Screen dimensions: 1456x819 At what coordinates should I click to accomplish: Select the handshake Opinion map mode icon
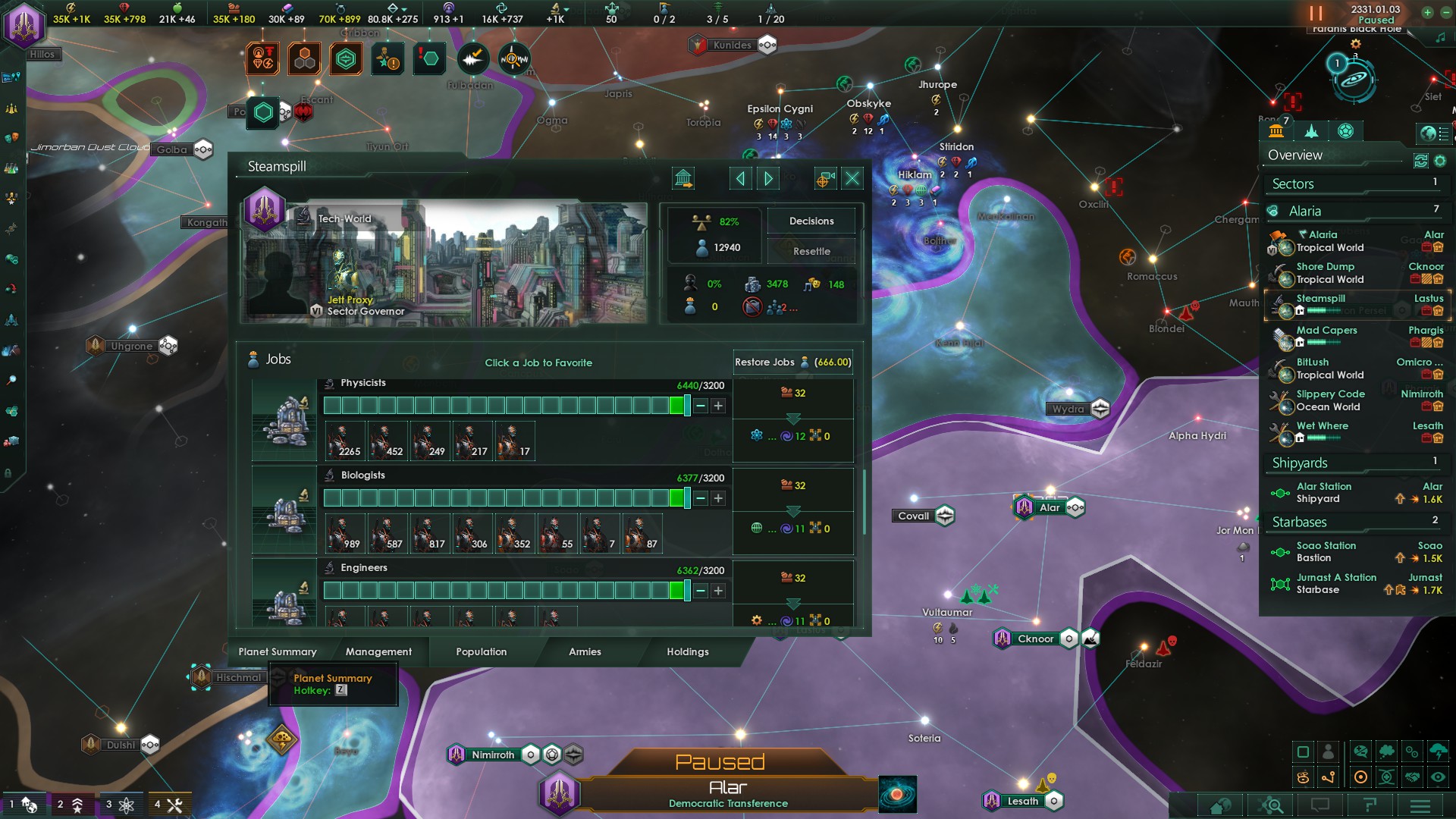[1413, 778]
